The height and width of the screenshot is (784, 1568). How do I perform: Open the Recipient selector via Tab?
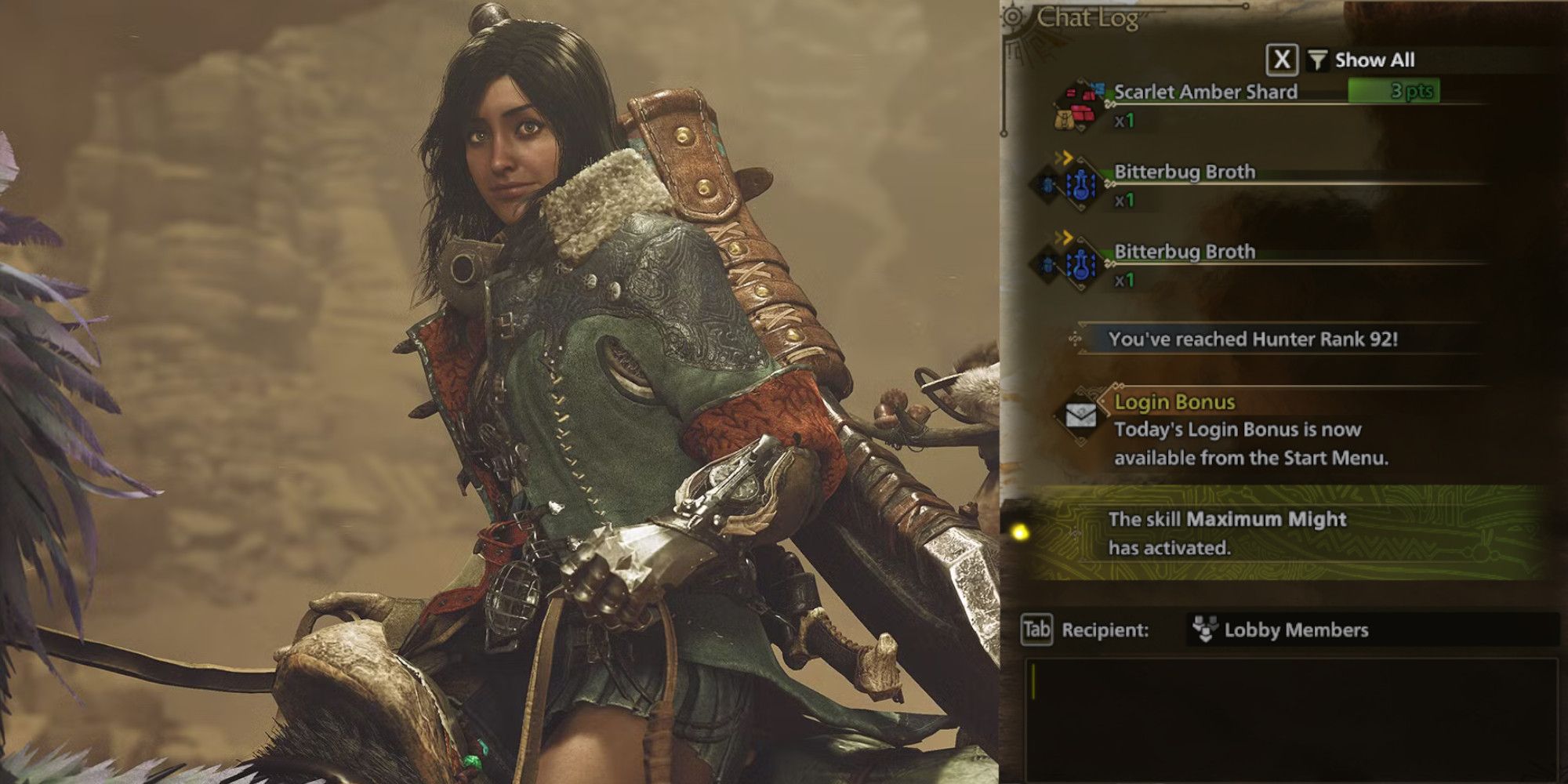tap(1035, 628)
